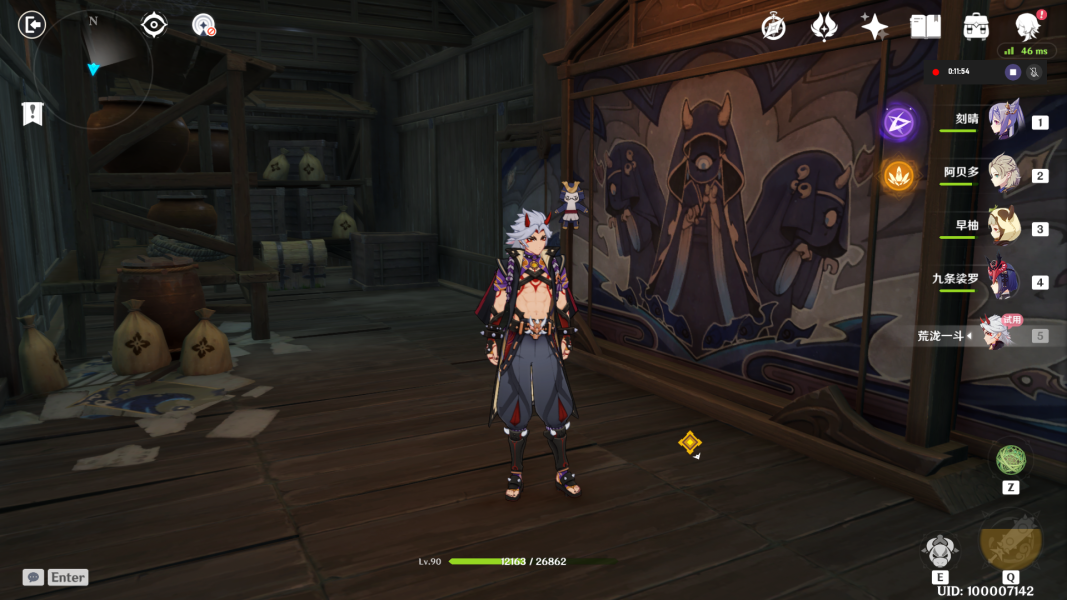
Task: Use the green gadget above the Z label
Action: [x=1011, y=460]
